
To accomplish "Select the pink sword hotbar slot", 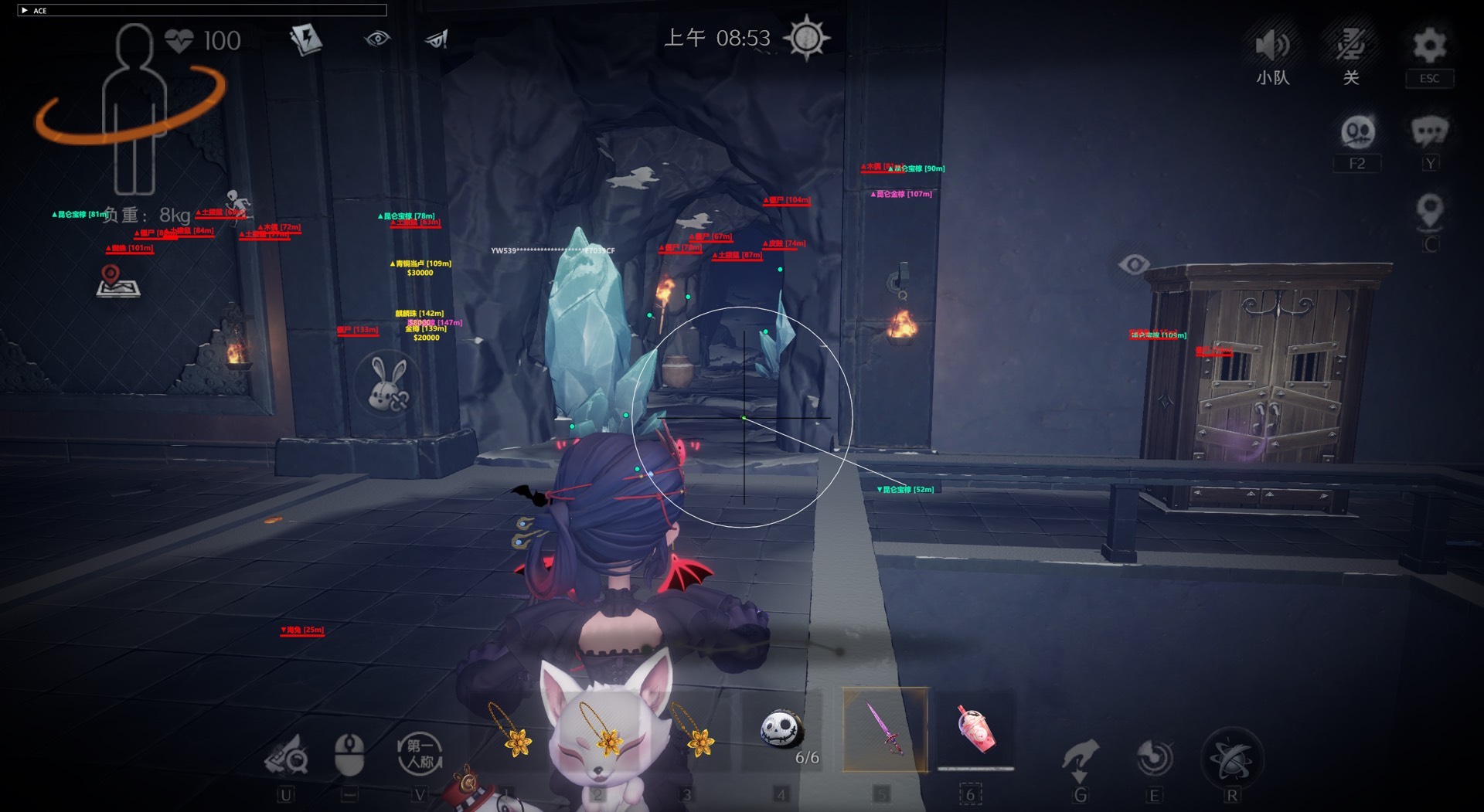I will [x=884, y=729].
